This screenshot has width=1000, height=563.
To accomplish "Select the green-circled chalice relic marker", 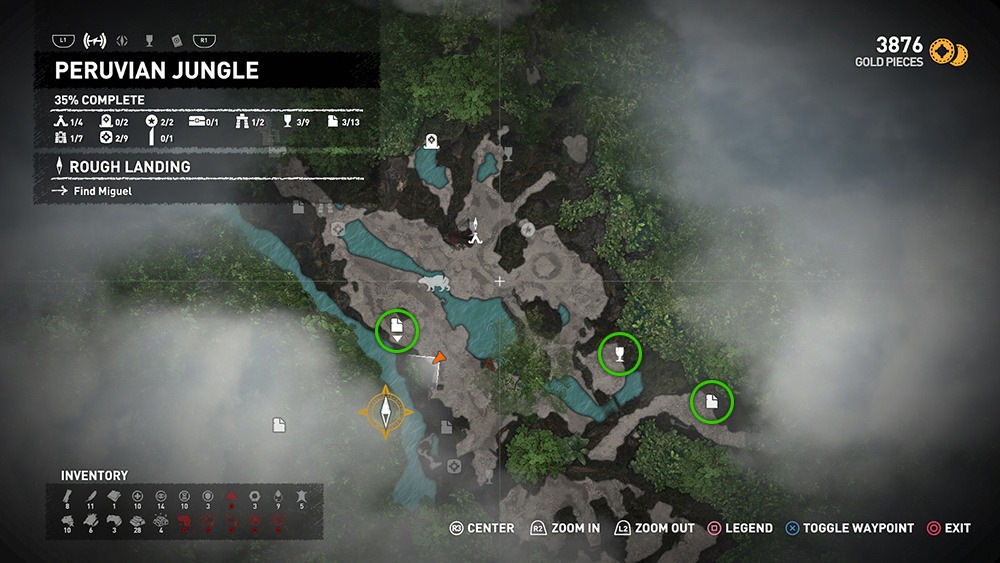I will [619, 353].
